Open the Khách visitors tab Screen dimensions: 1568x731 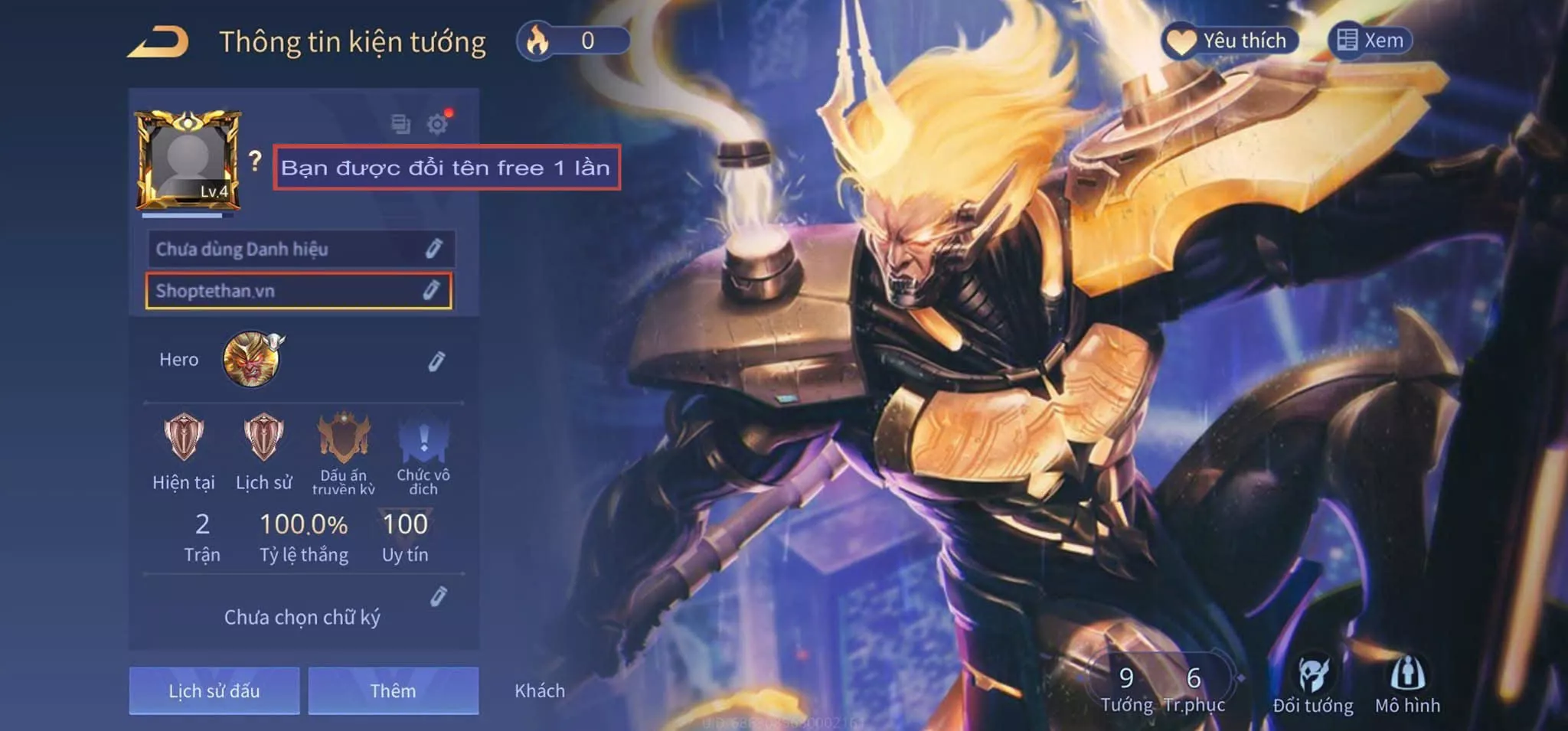[540, 690]
